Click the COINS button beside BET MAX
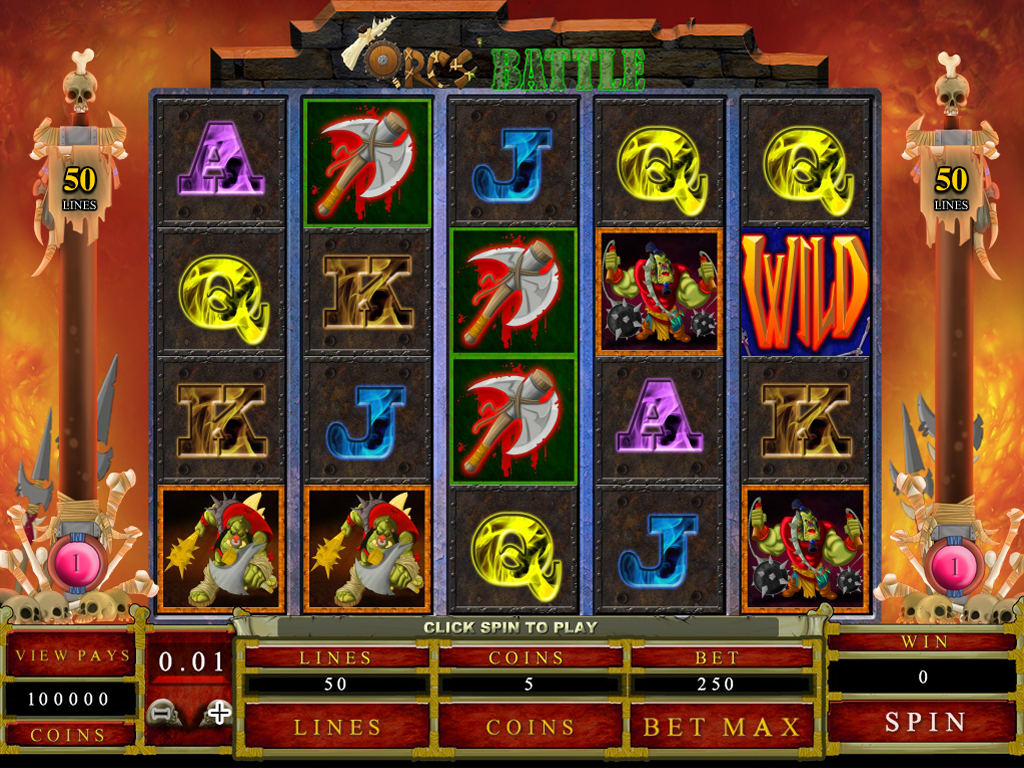The image size is (1024, 768). click(530, 726)
